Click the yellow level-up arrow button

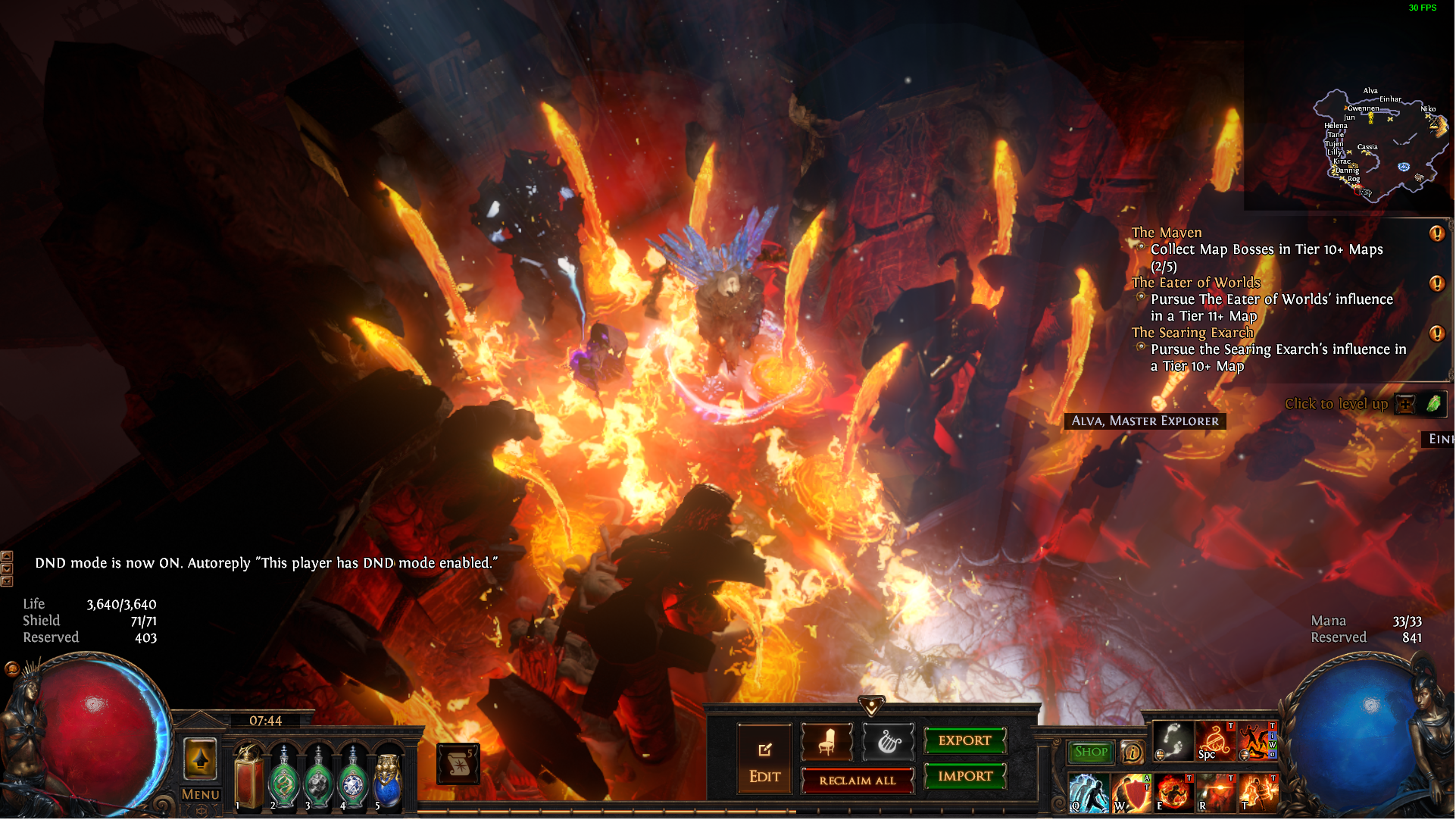pyautogui.click(x=201, y=759)
